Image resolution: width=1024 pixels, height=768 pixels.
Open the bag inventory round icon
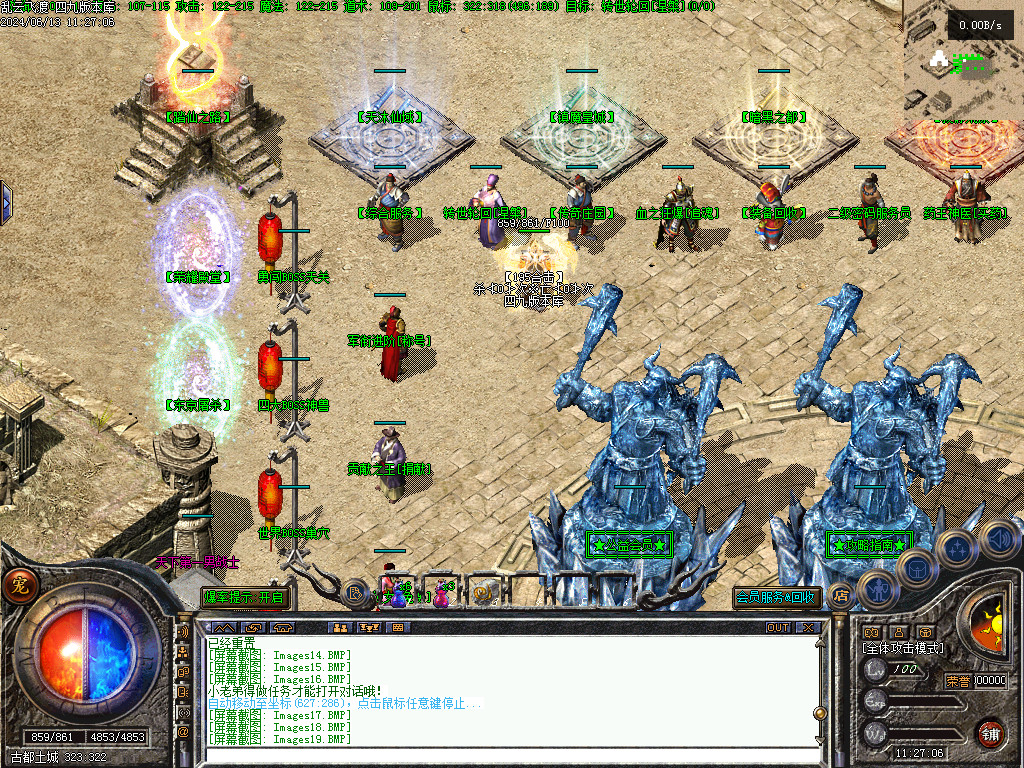916,567
